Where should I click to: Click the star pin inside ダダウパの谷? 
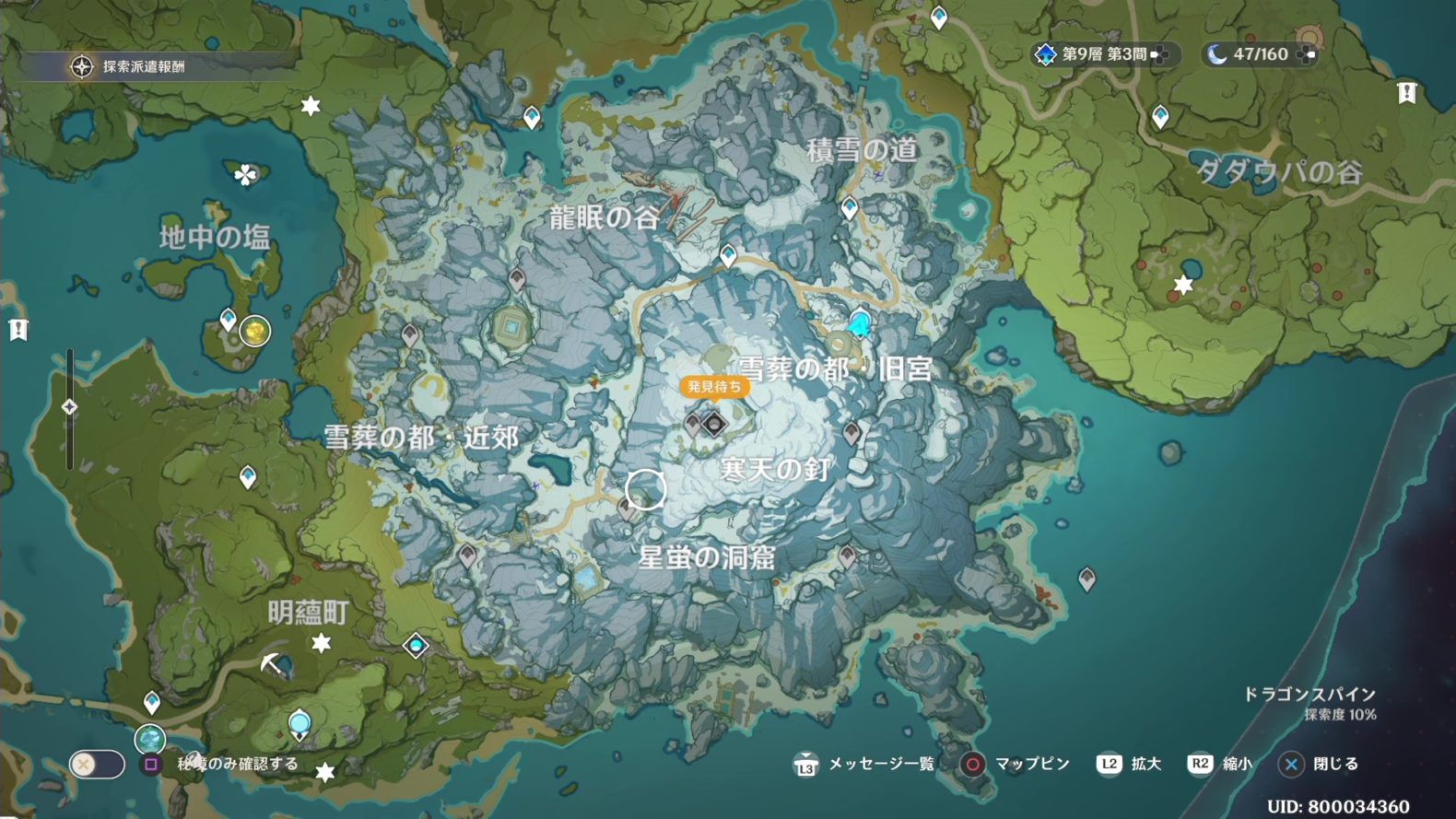(x=1183, y=286)
